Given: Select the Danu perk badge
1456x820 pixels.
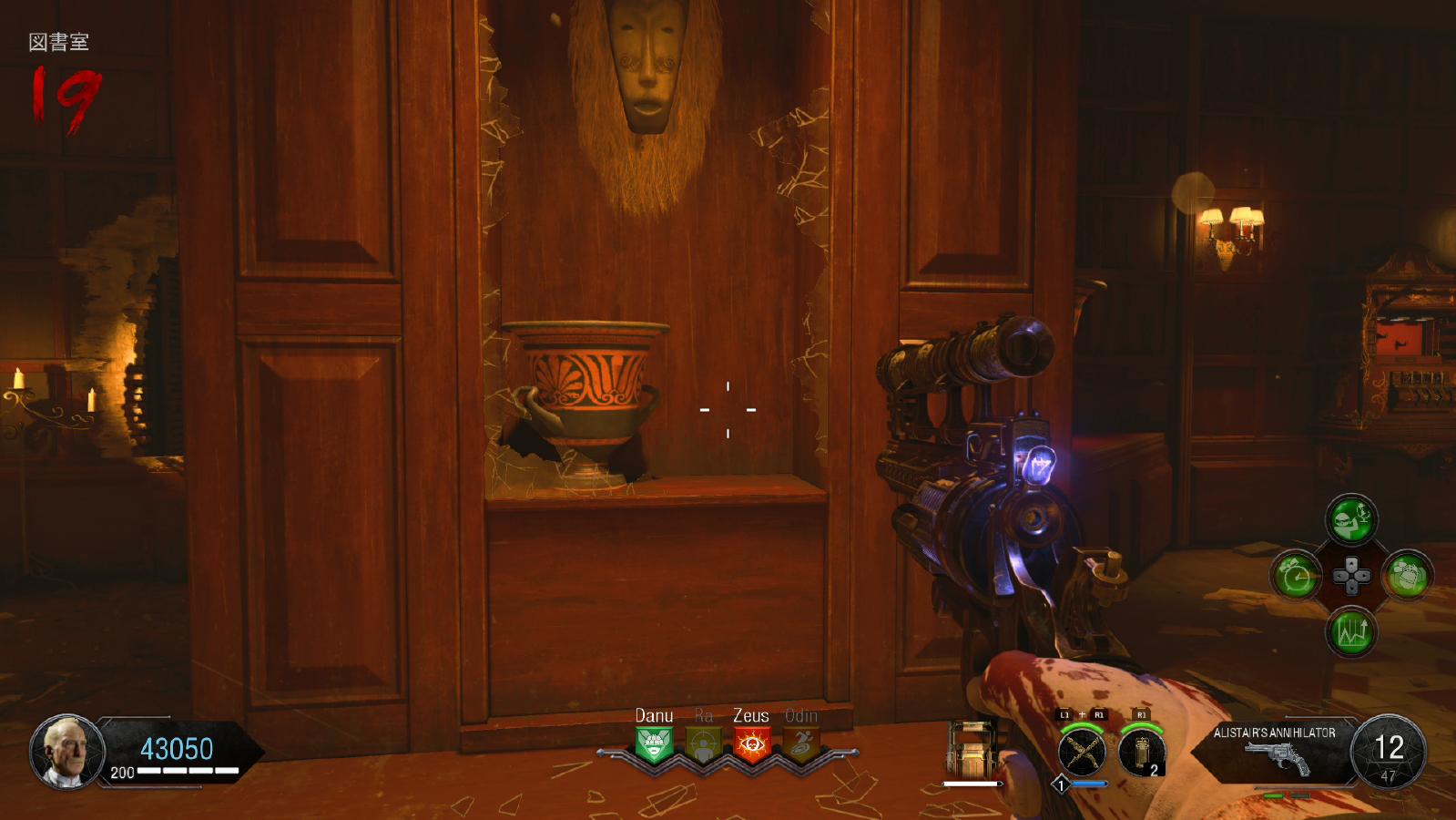Looking at the screenshot, I should pyautogui.click(x=654, y=744).
